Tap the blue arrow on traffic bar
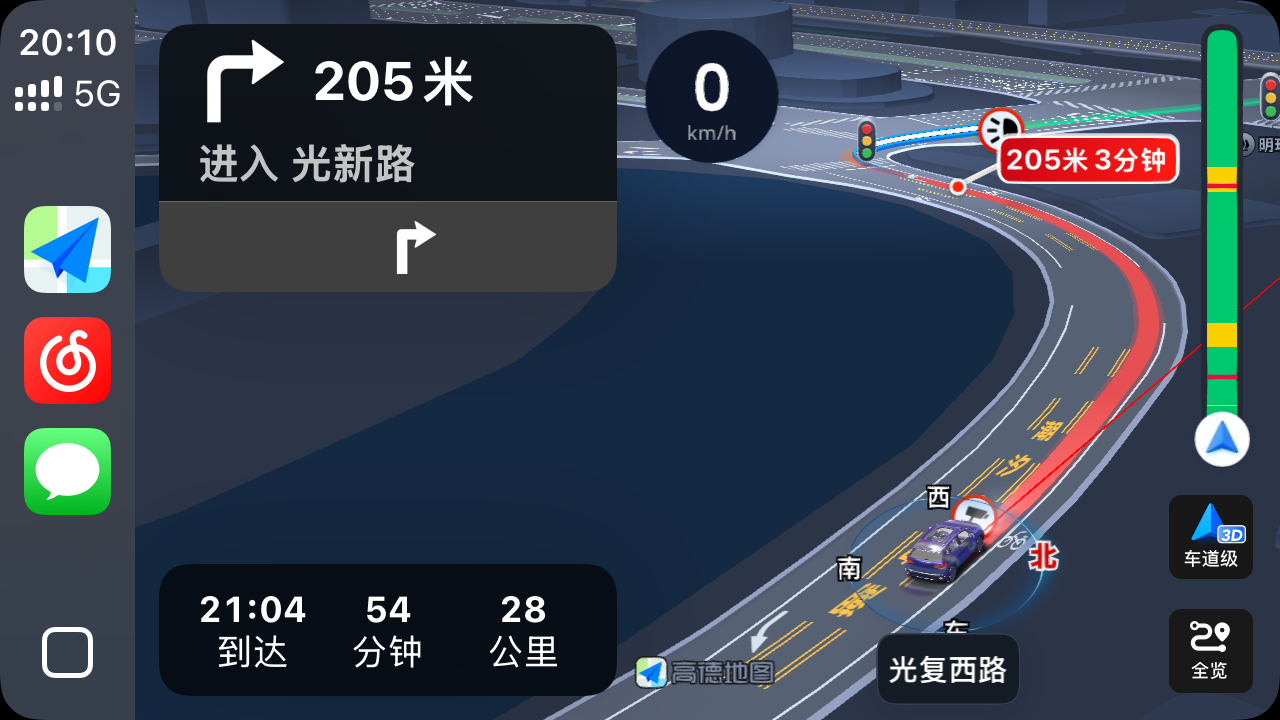 [1221, 440]
